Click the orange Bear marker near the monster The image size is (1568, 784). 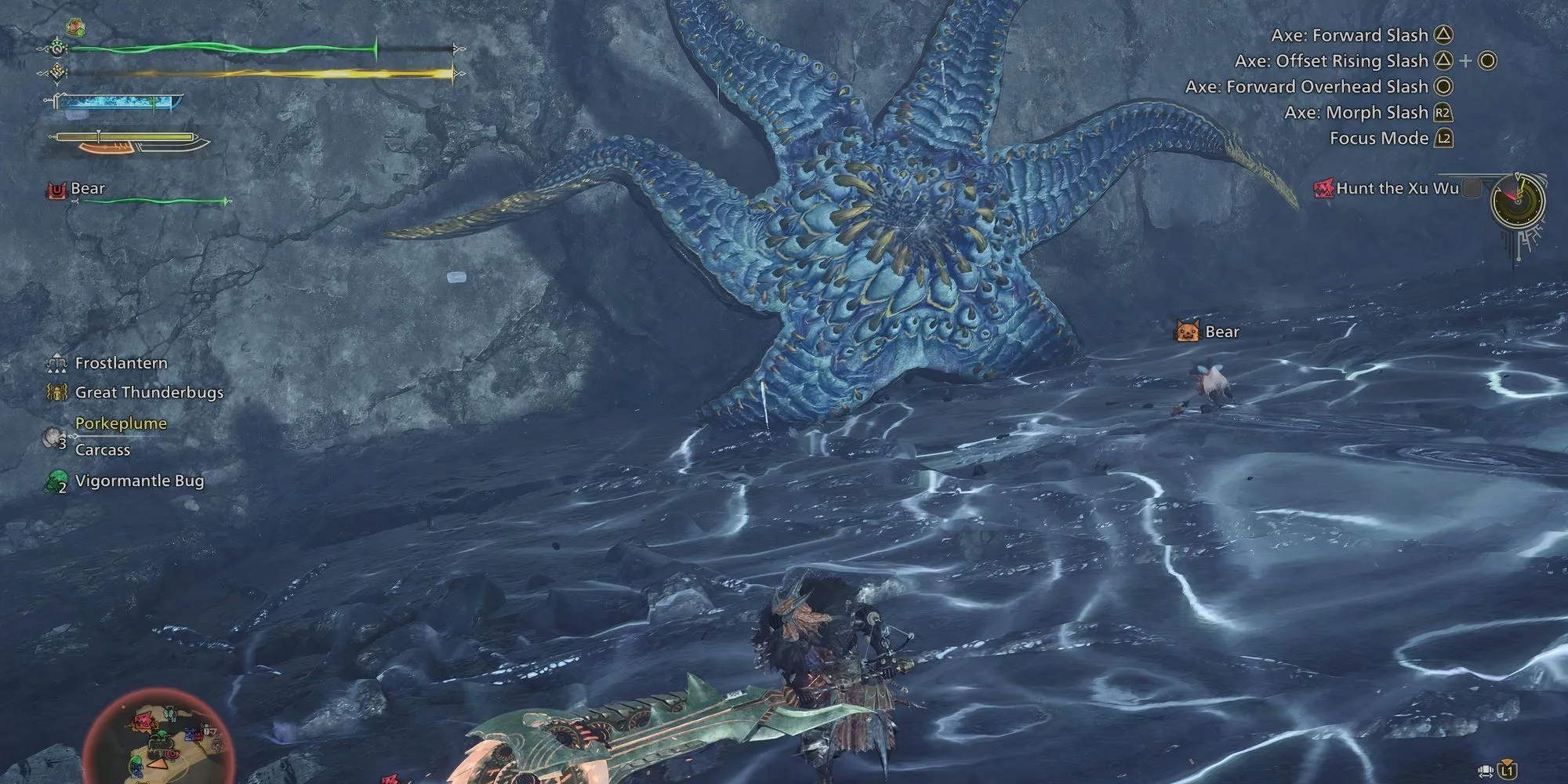[x=1187, y=332]
